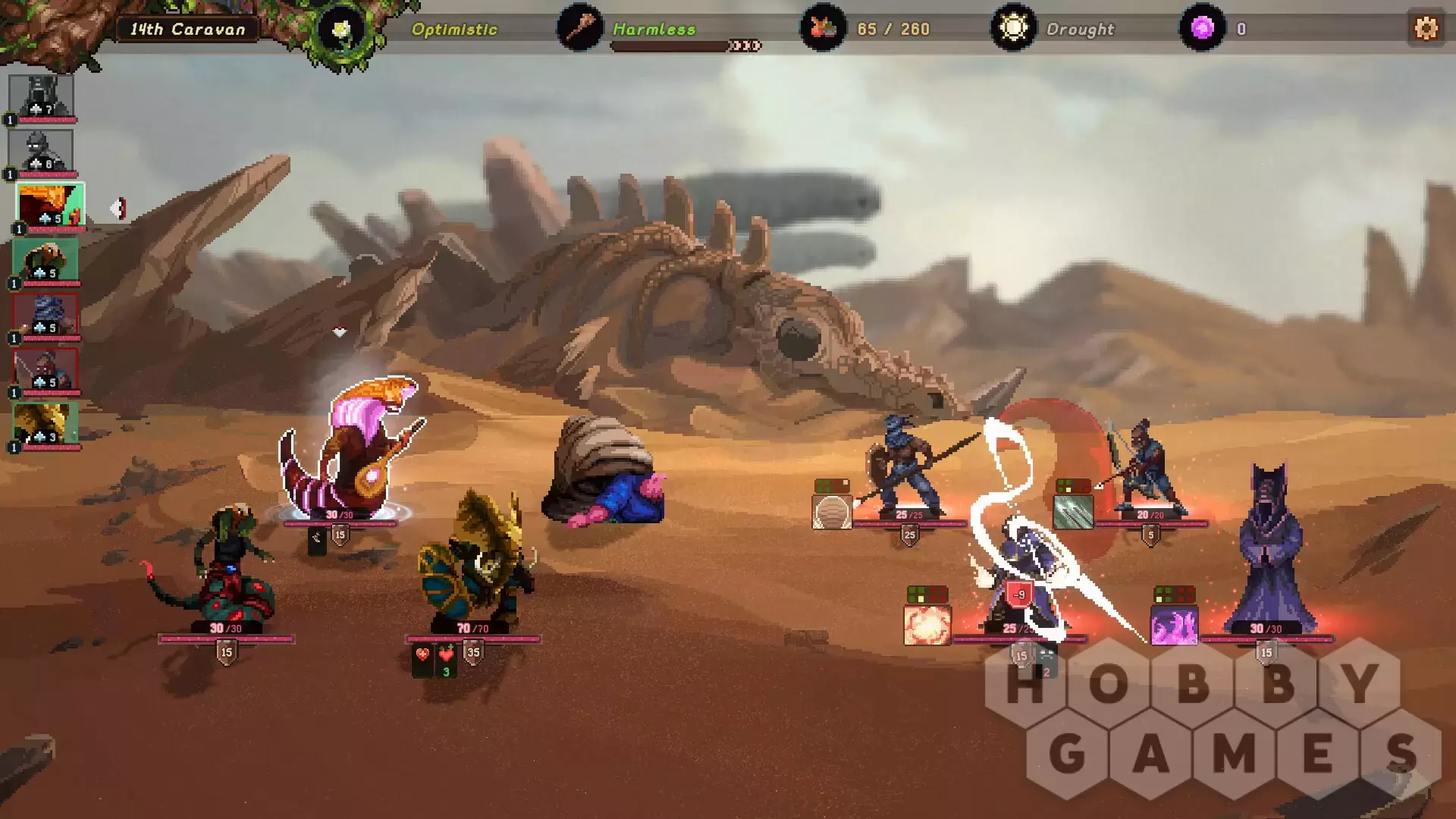View the fiery explosion enemy ability icon
This screenshot has height=819, width=1456.
click(x=927, y=626)
